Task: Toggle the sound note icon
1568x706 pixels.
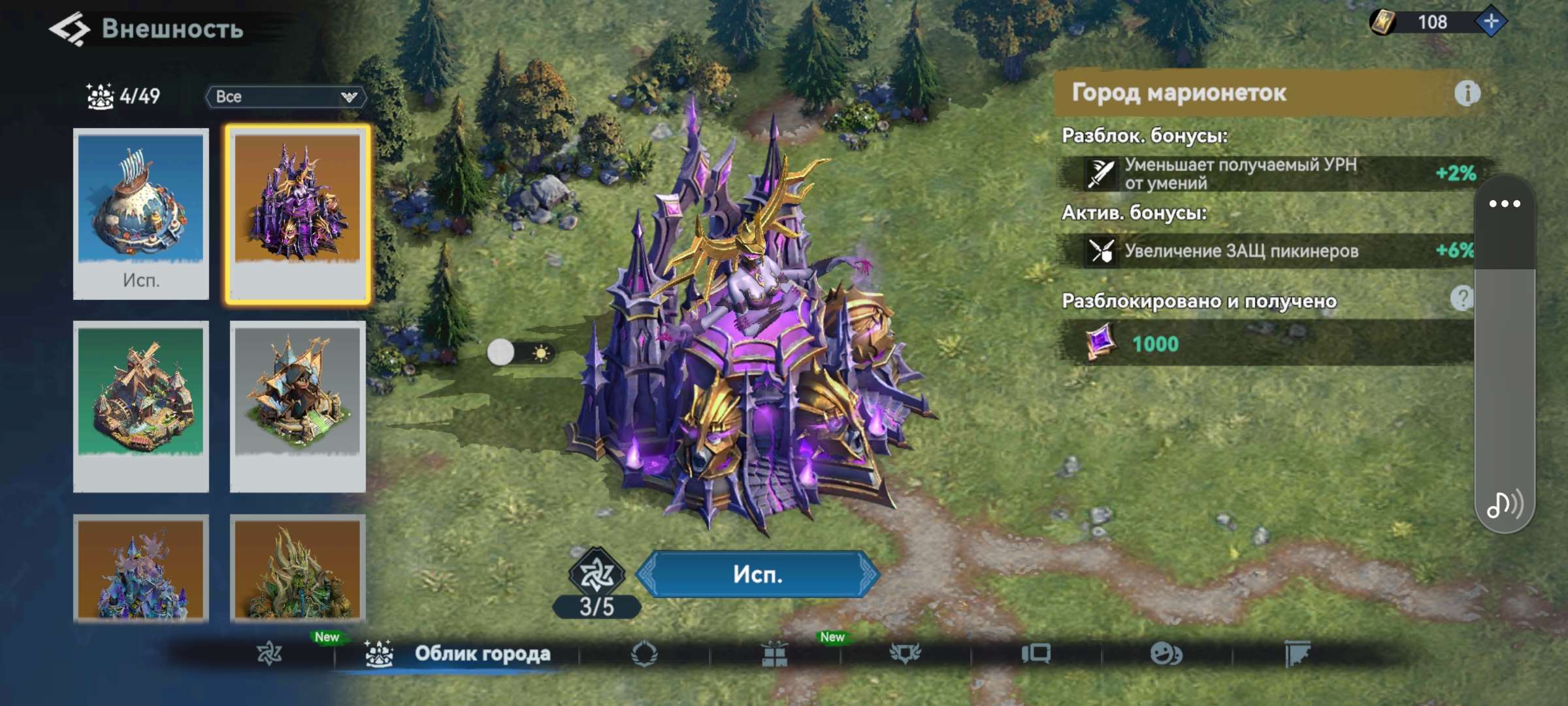Action: [x=1504, y=505]
